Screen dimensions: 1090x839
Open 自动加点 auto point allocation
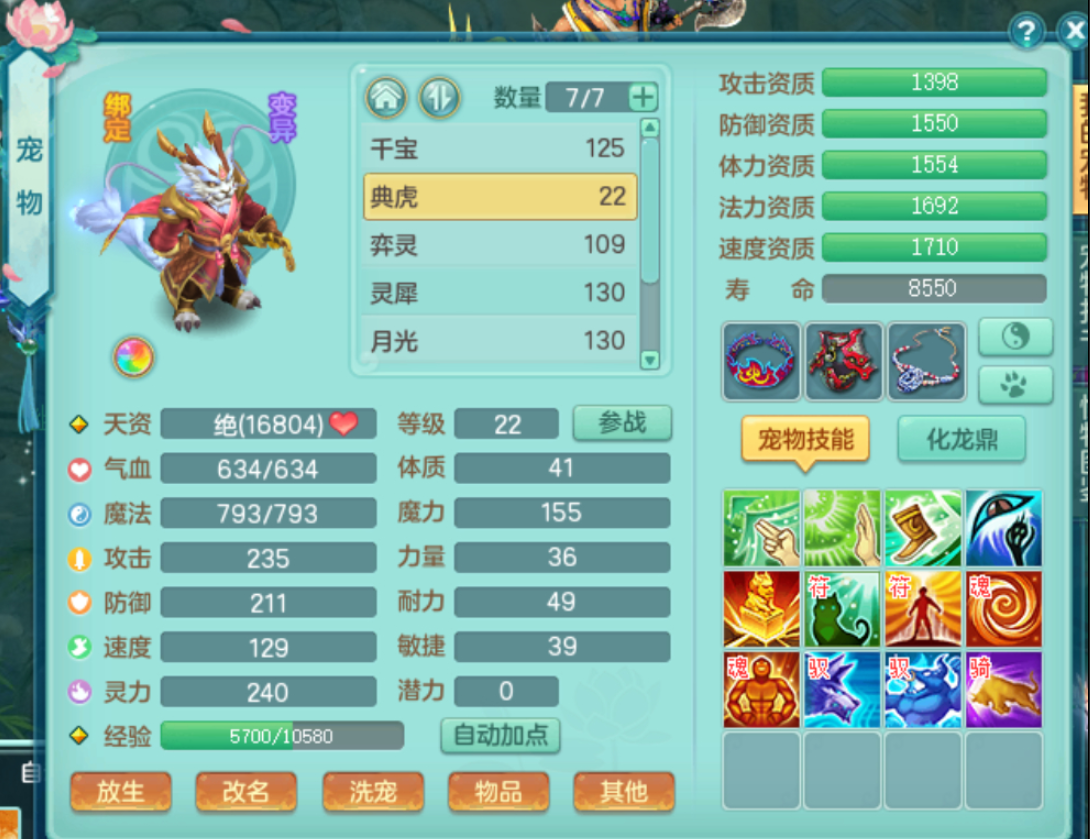point(500,735)
